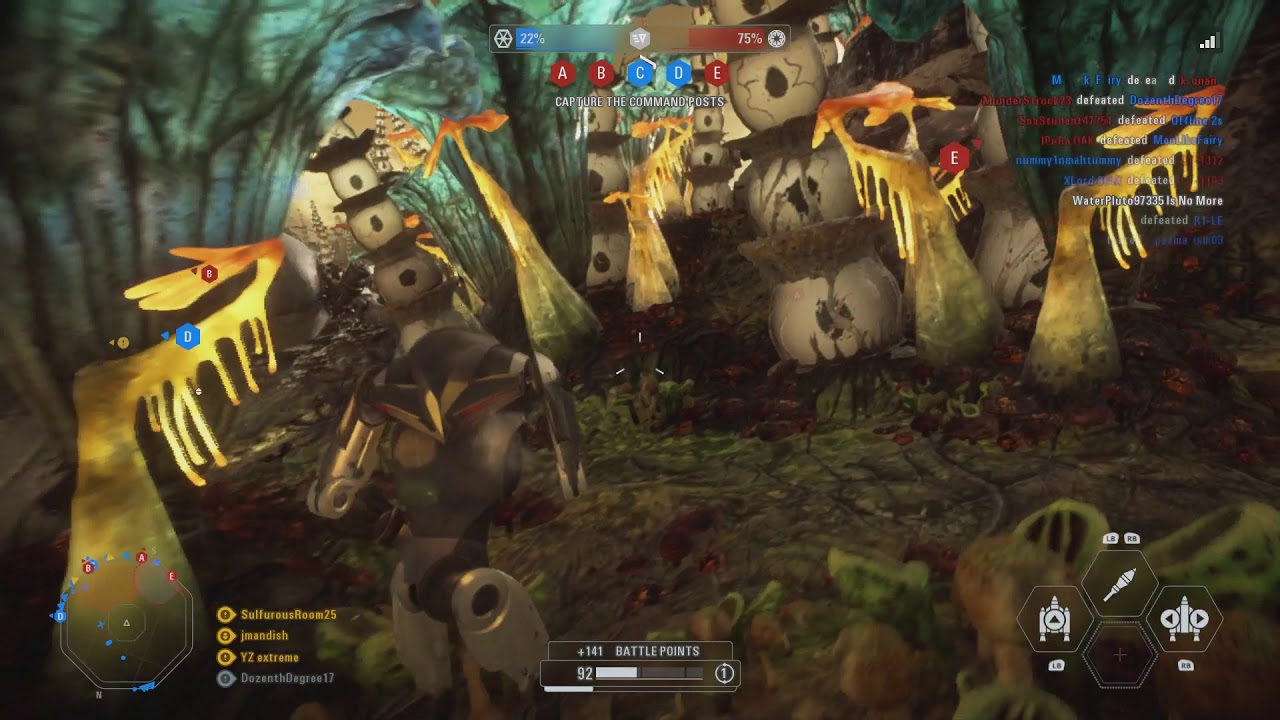Screen dimensions: 1280x720
Task: Select command post B in the objective bar
Action: tap(601, 73)
